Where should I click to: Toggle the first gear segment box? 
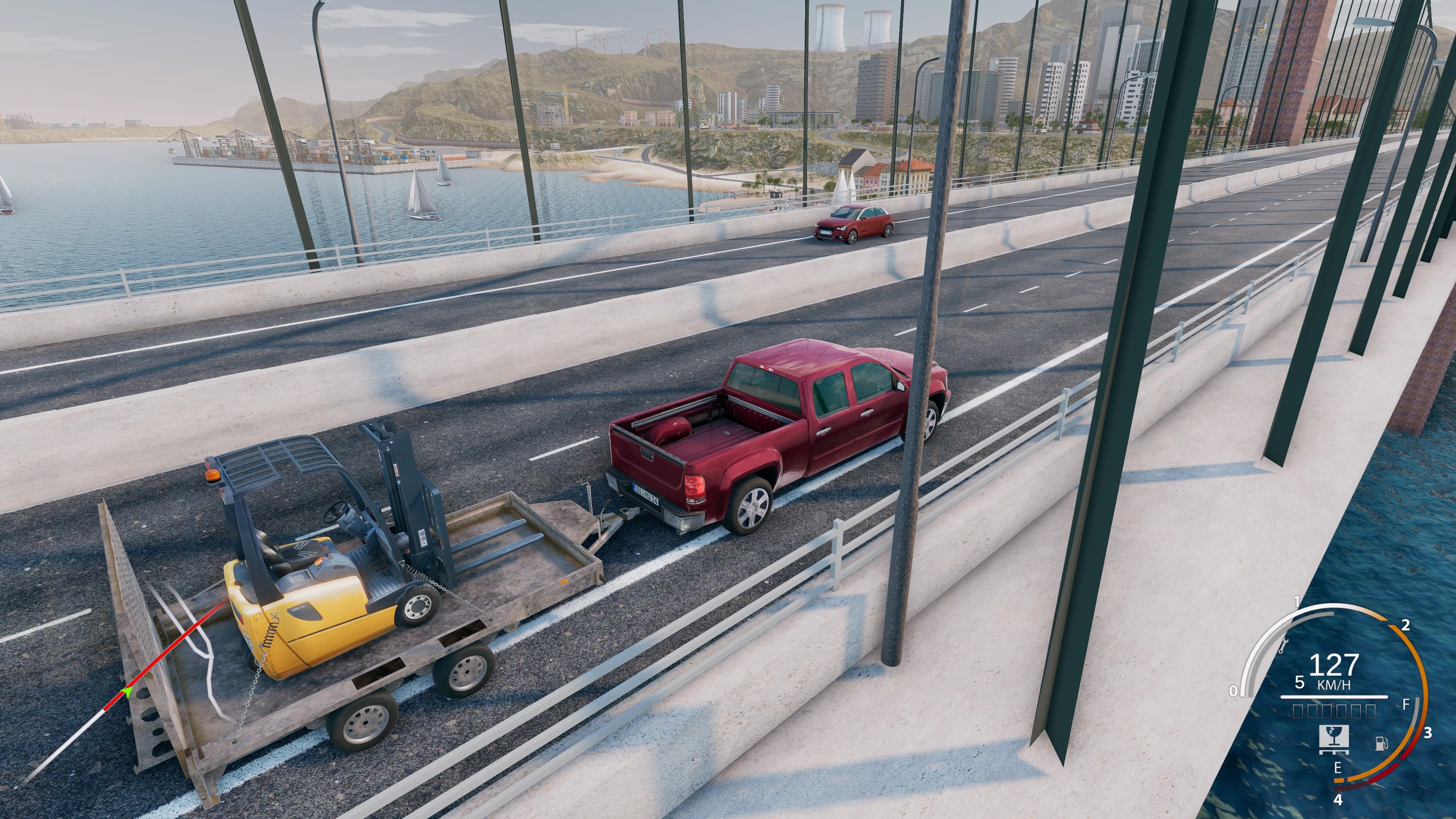(1297, 711)
